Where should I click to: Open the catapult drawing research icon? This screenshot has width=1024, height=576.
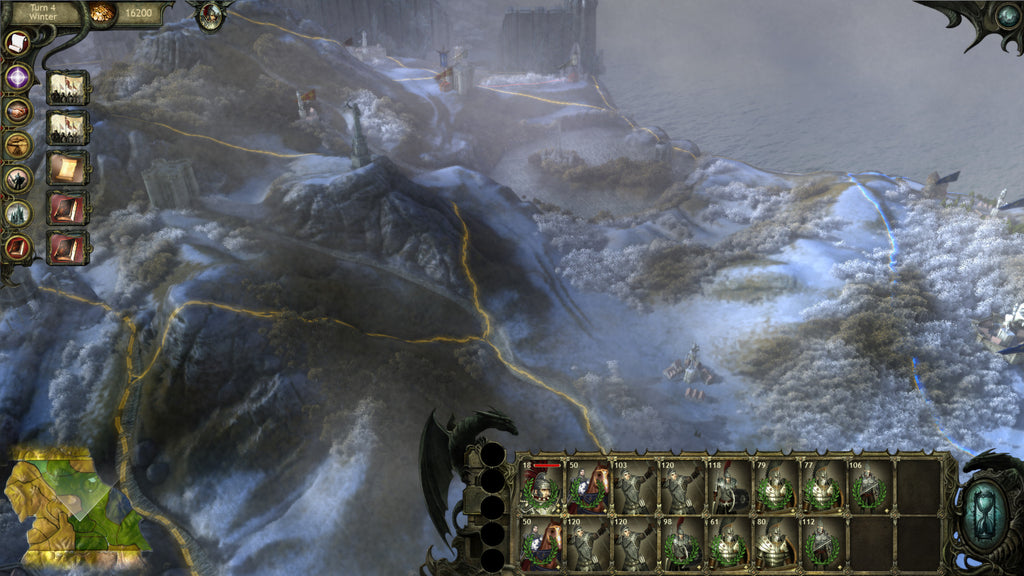[x=18, y=145]
